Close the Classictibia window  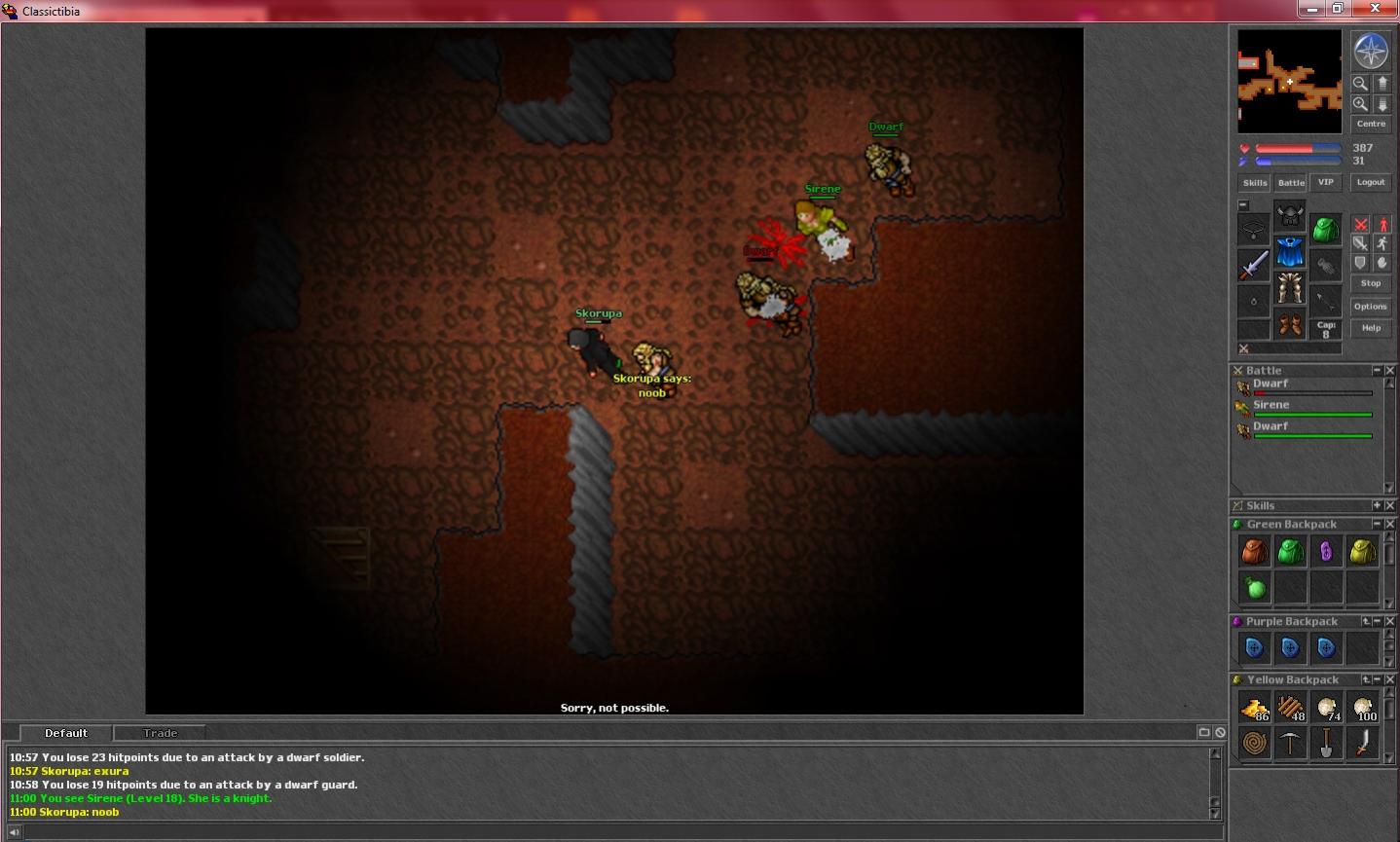point(1377,9)
